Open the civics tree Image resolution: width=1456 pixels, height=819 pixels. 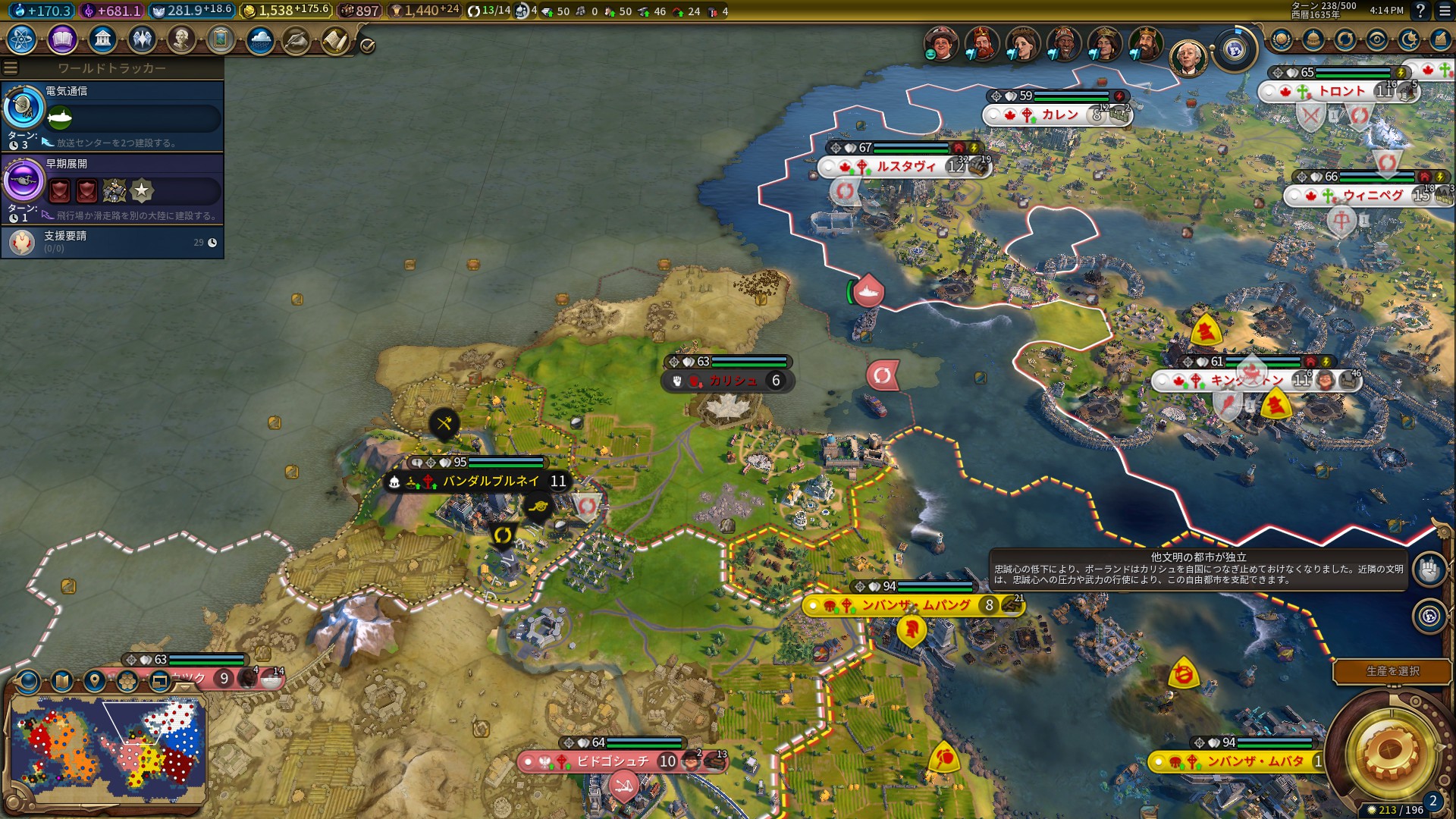point(62,38)
